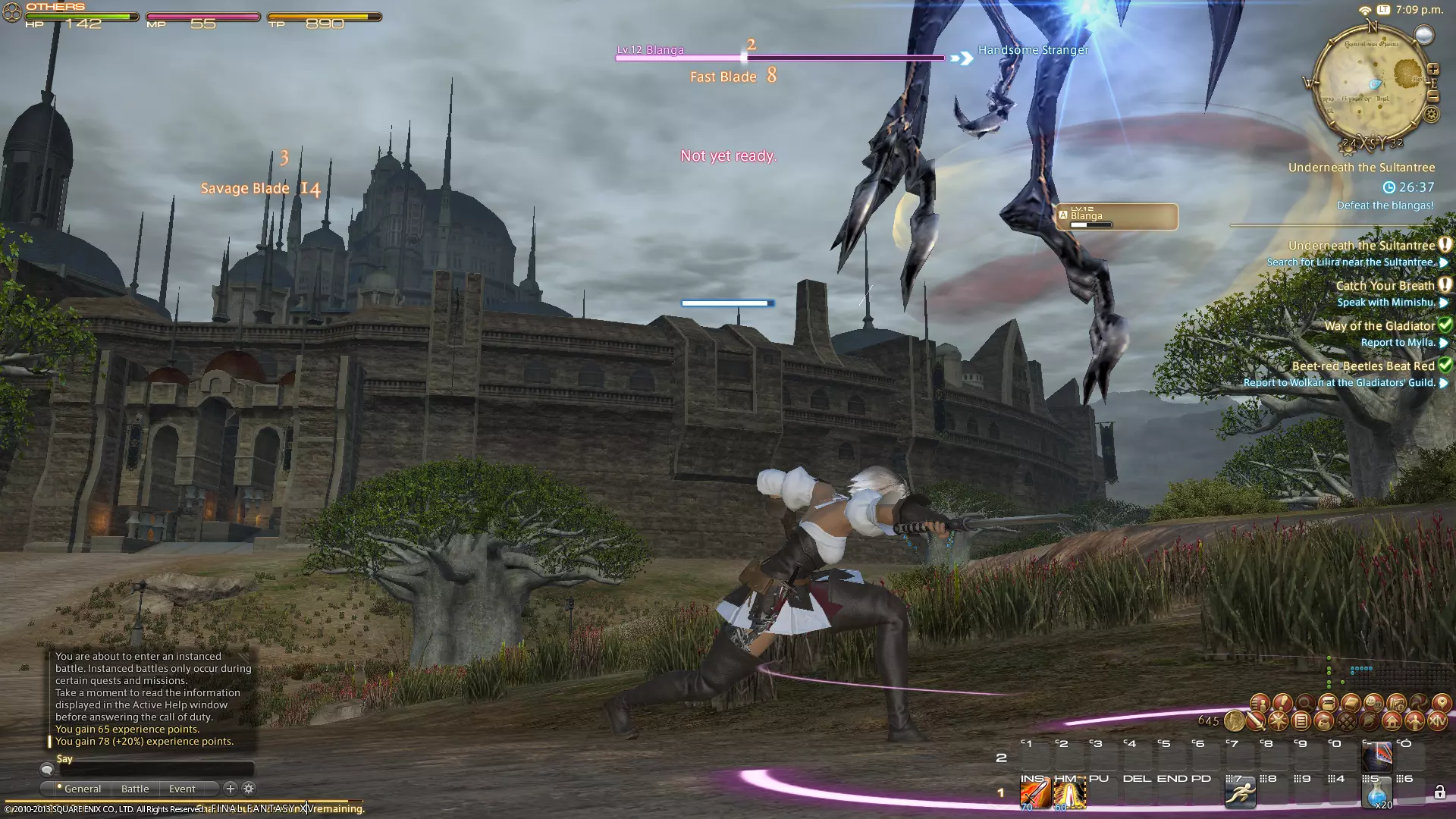This screenshot has width=1456, height=819.
Task: Open the XIV system menu icon
Action: point(1438,722)
